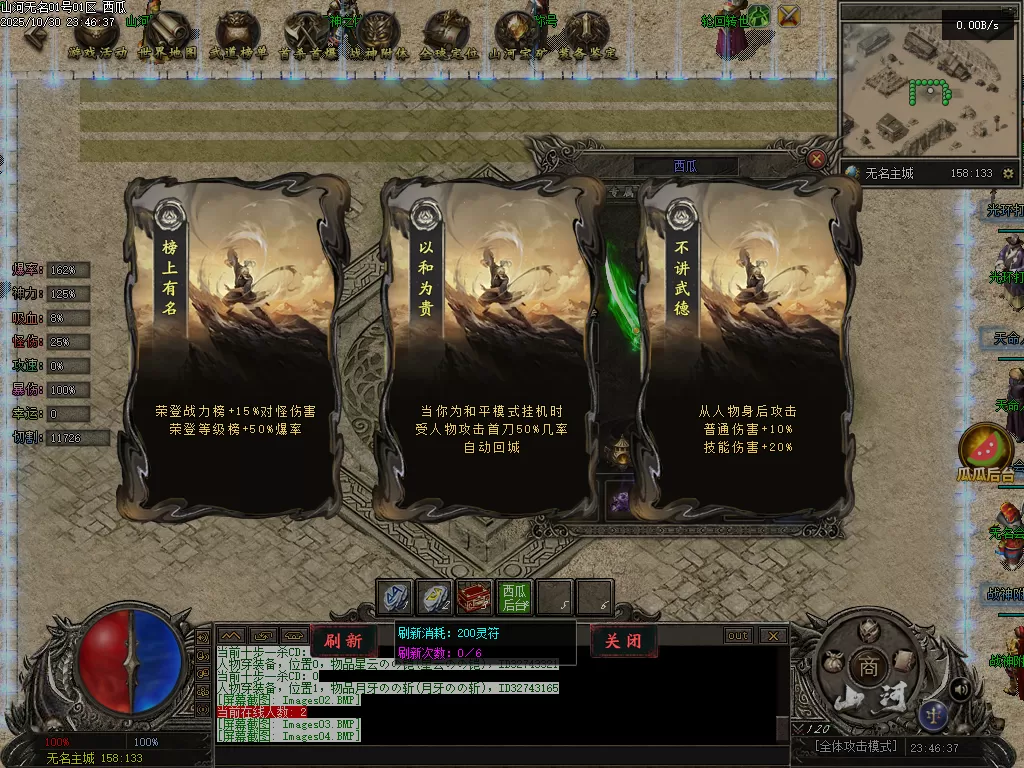Open the 山河宝矿 treasure mine menu

coord(517,36)
